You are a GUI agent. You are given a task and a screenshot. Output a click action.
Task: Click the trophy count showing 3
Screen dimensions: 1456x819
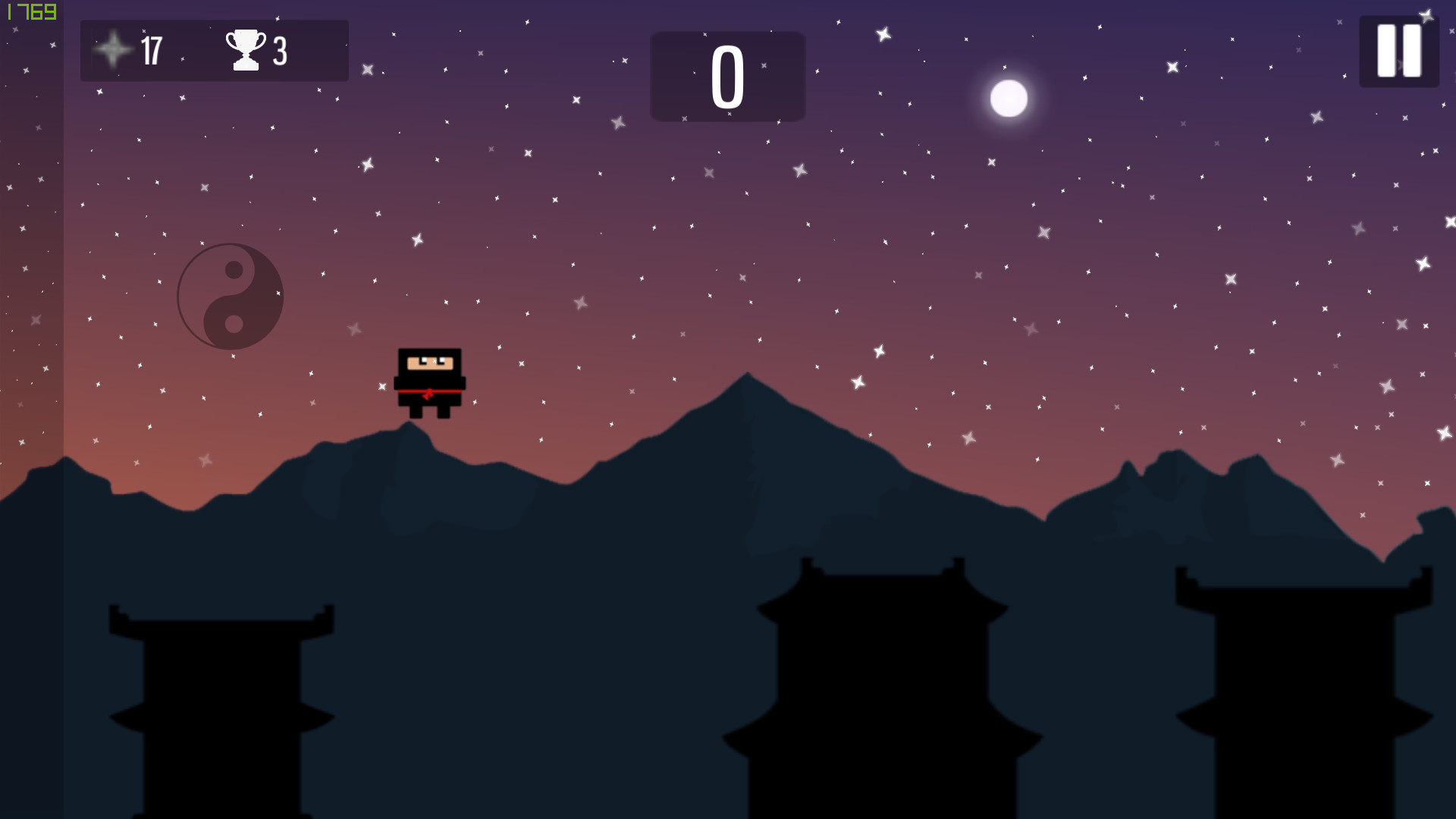click(x=278, y=51)
